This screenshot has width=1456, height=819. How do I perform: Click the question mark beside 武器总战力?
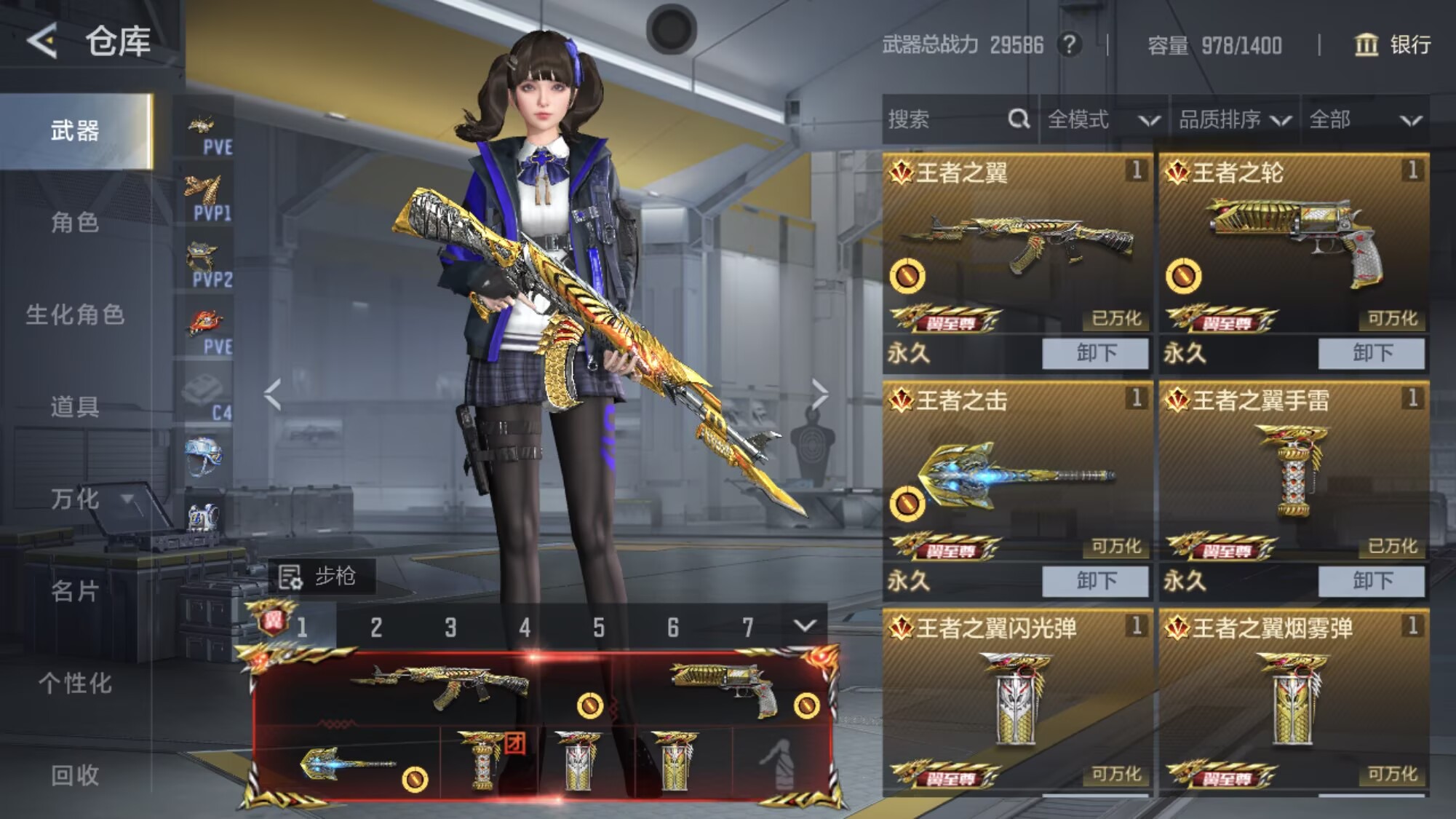click(x=1069, y=45)
